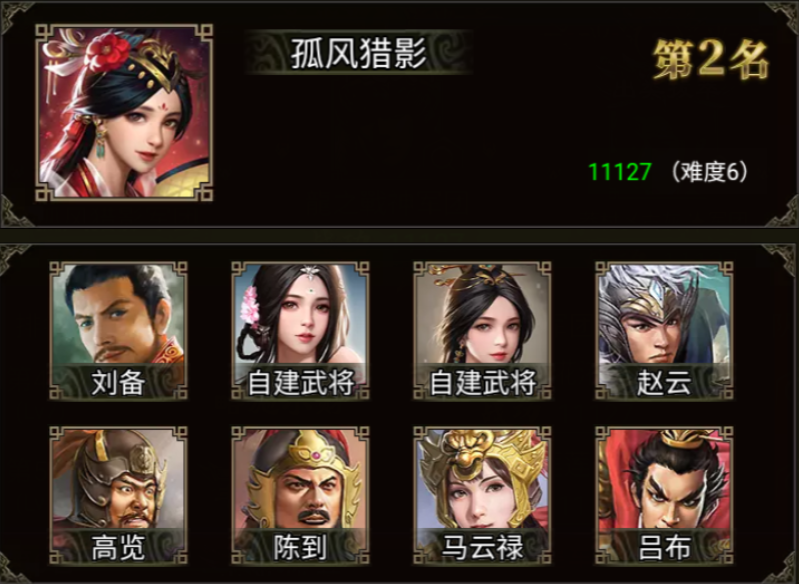Choose the 陈到 hero portrait

pos(300,493)
